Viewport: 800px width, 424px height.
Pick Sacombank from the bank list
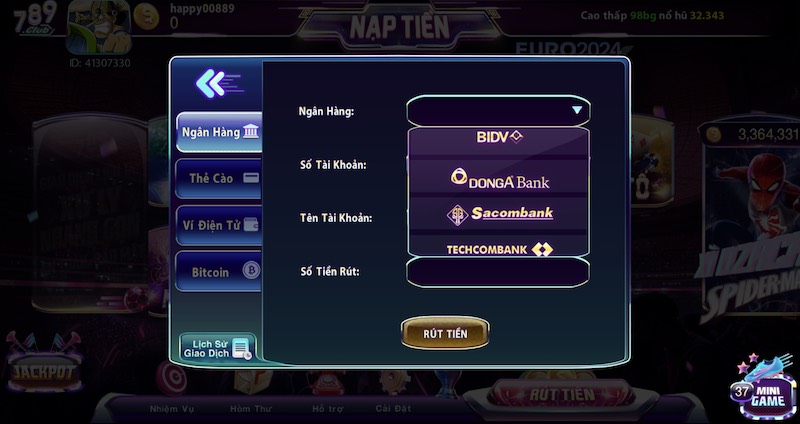point(498,213)
